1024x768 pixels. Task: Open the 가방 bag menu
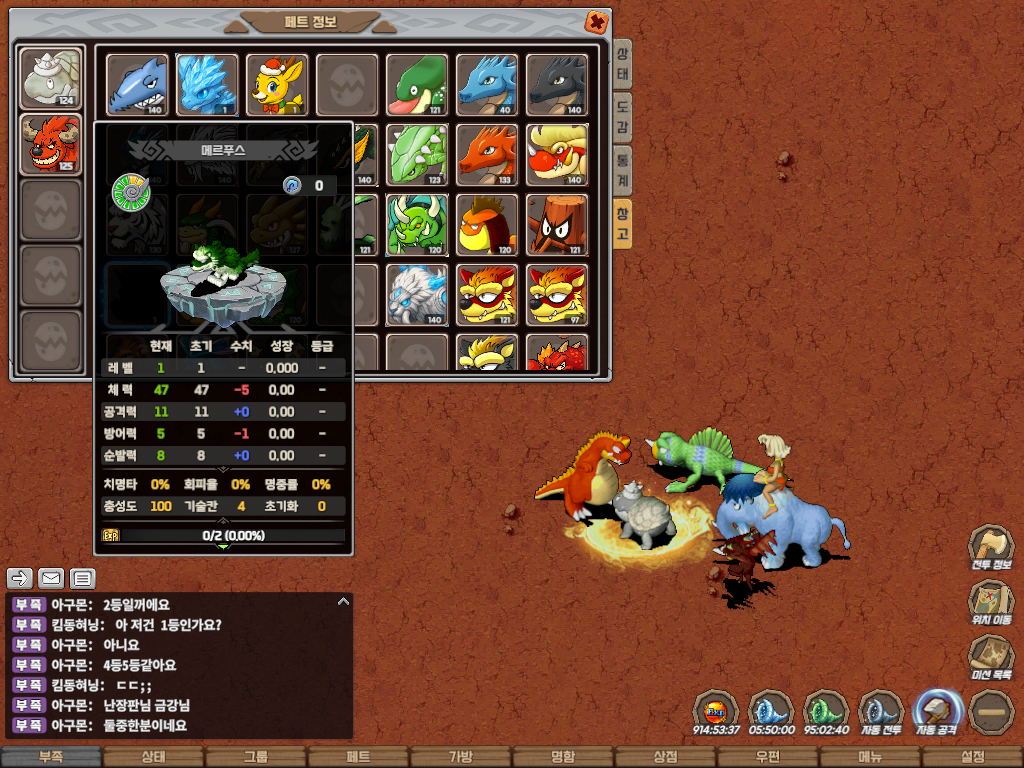(460, 757)
